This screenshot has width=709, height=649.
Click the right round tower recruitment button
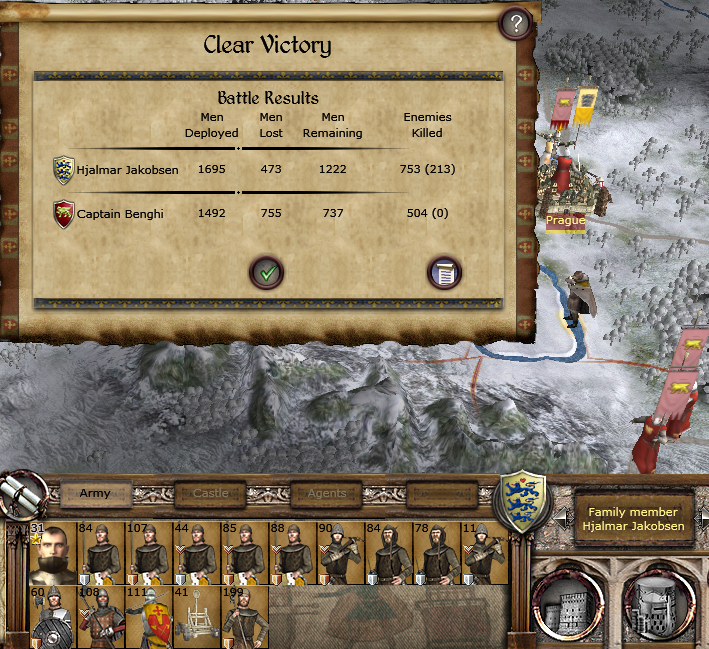click(656, 603)
